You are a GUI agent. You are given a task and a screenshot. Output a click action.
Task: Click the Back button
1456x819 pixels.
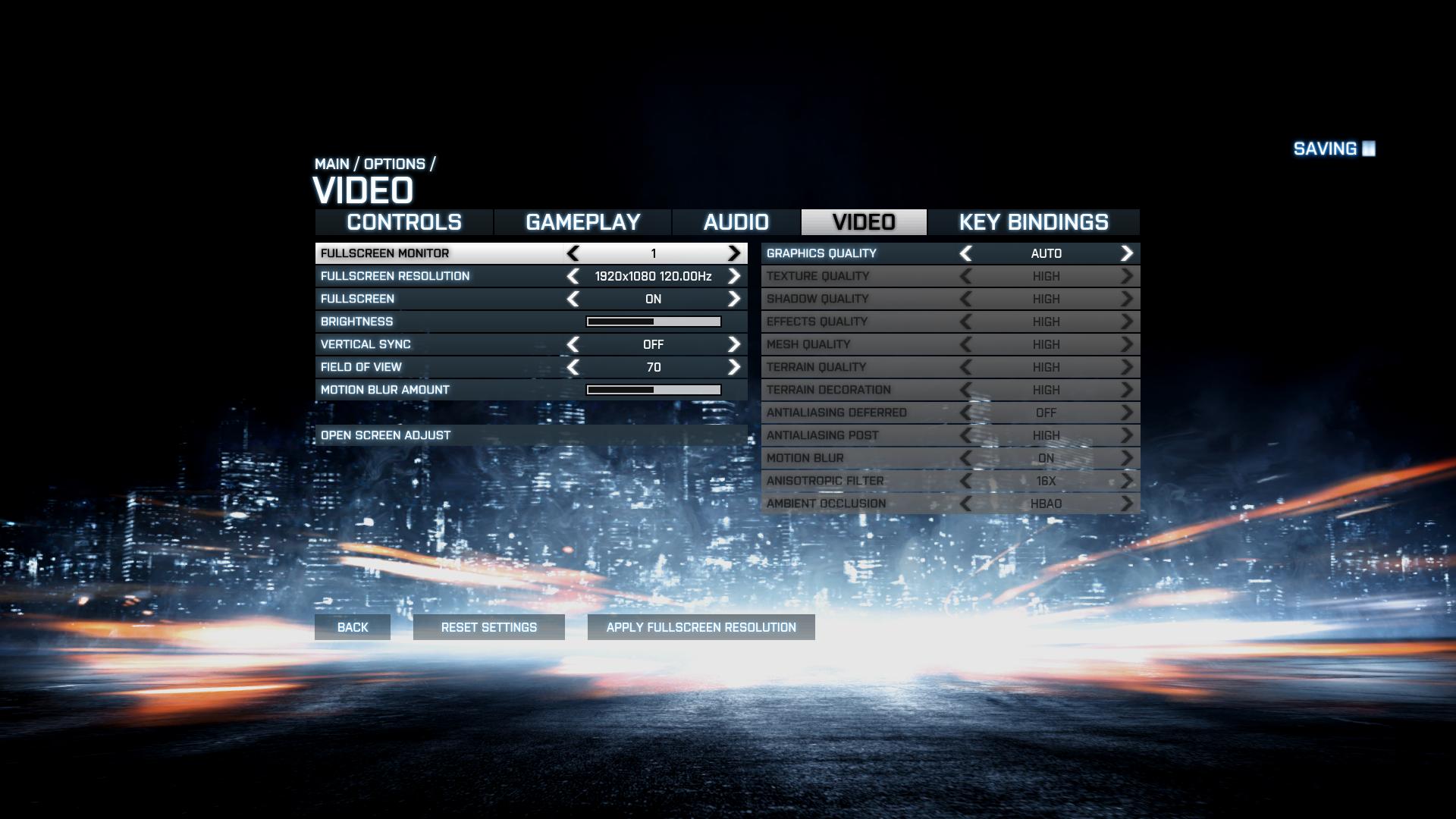(353, 627)
